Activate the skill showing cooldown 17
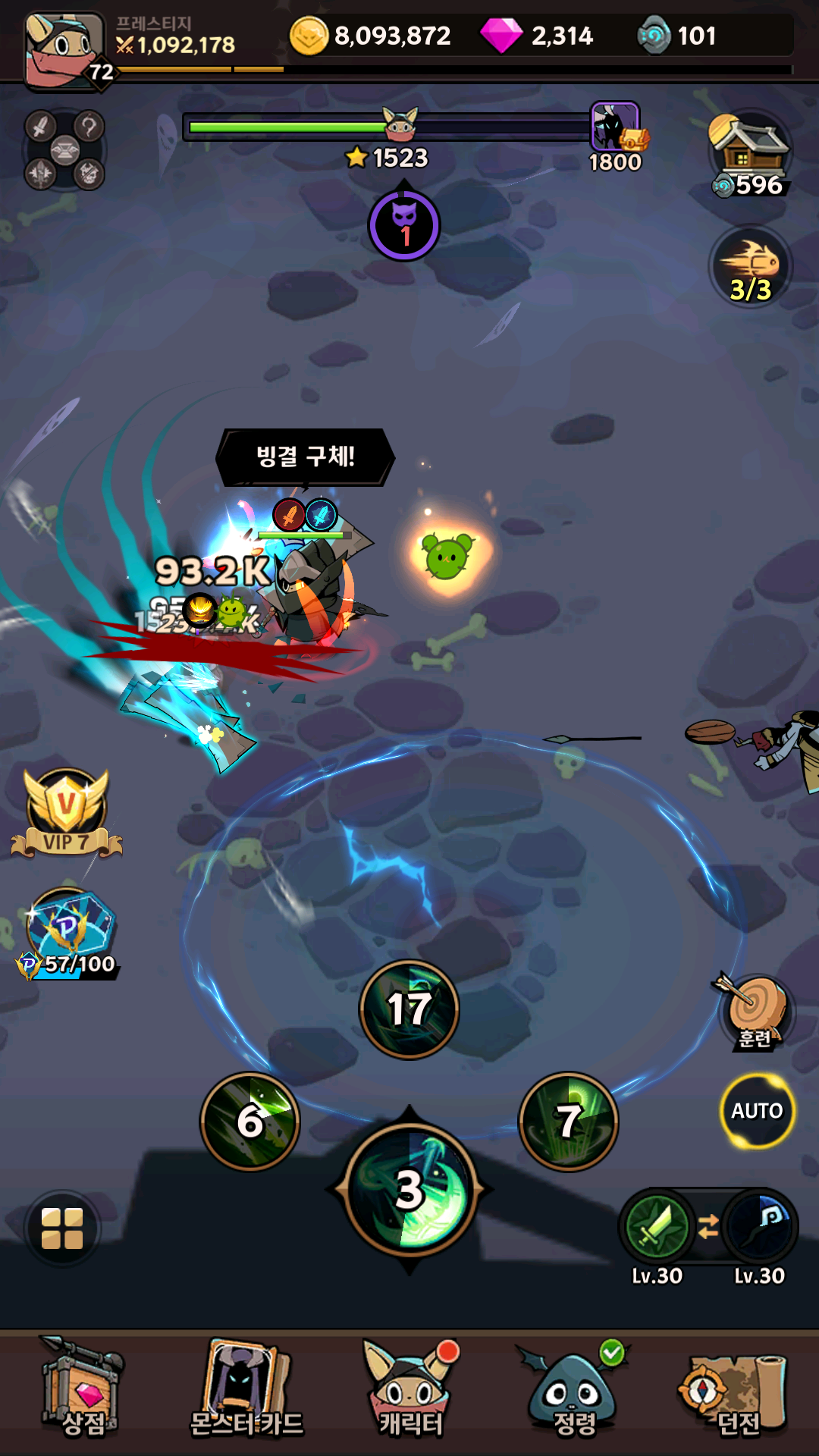Screen dimensions: 819x1456 point(409,1009)
